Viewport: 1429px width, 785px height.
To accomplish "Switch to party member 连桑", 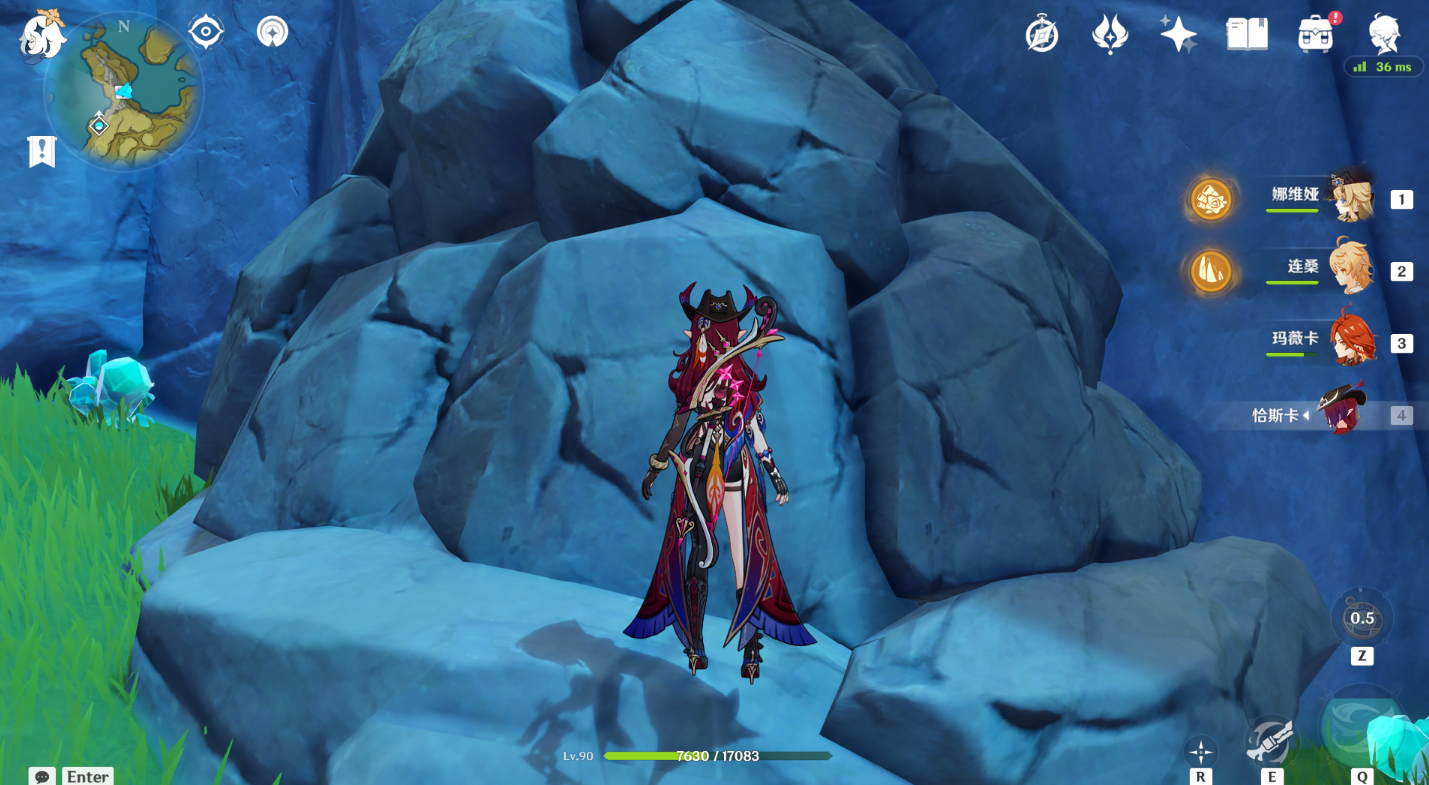I will (1350, 268).
